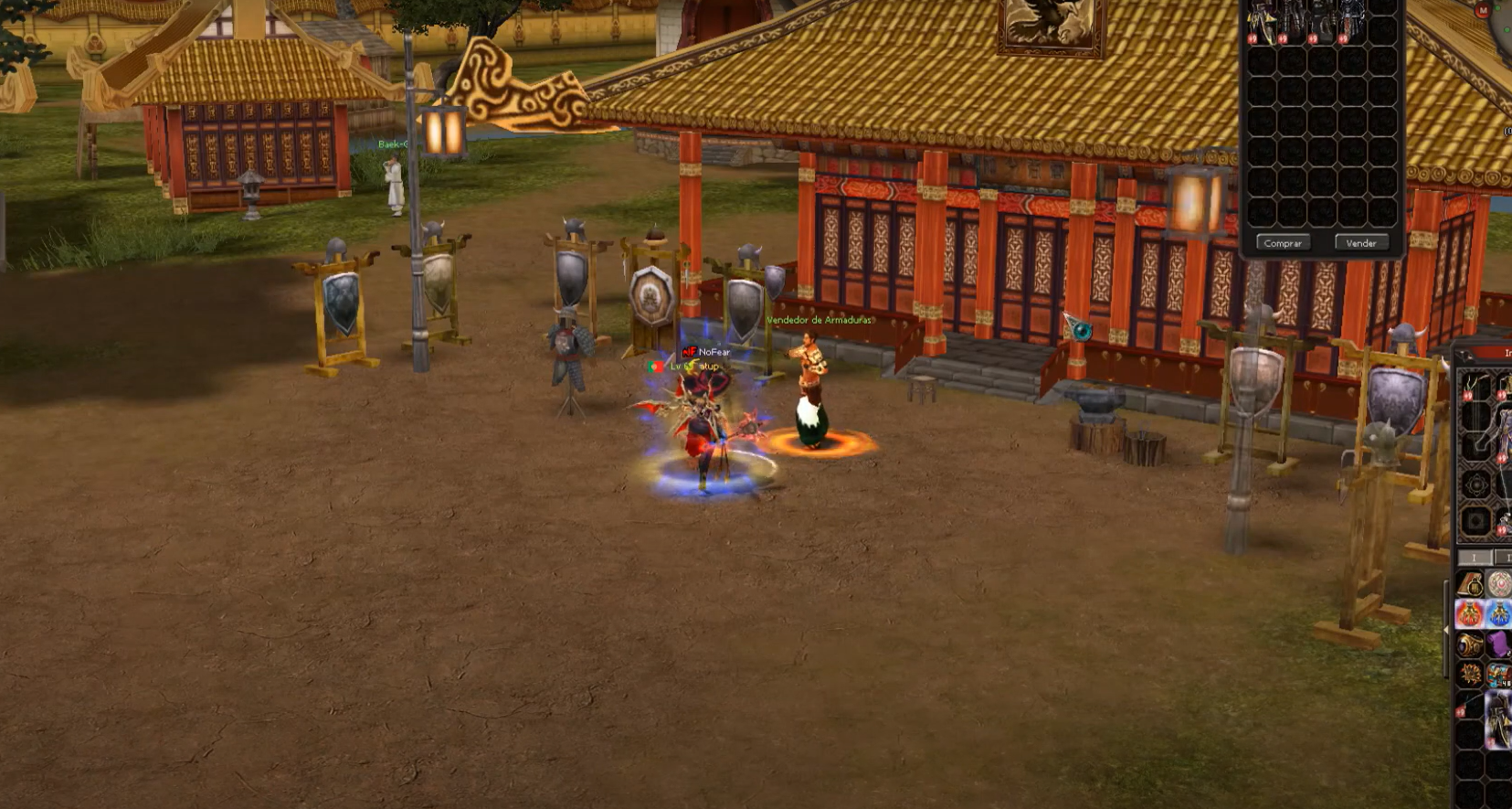Screen dimensions: 1512x809
Task: Switch to inventory tab I
Action: click(x=1473, y=557)
